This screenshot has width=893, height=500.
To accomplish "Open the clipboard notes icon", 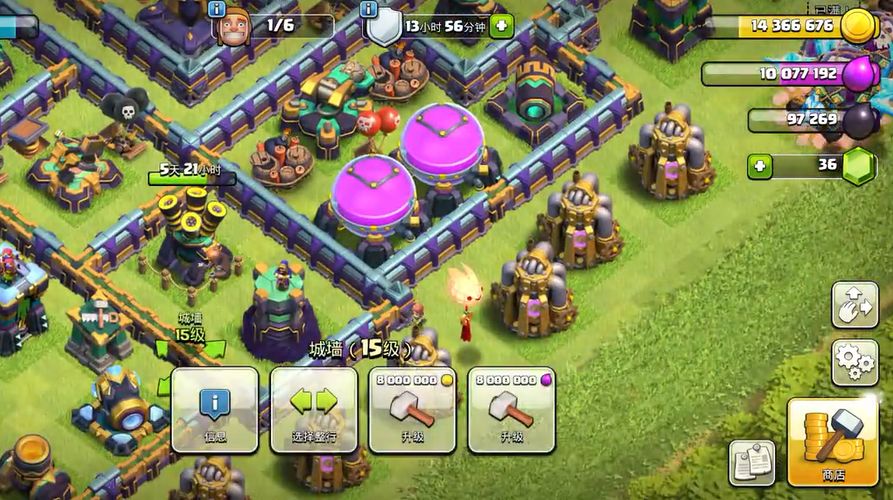I will point(751,461).
